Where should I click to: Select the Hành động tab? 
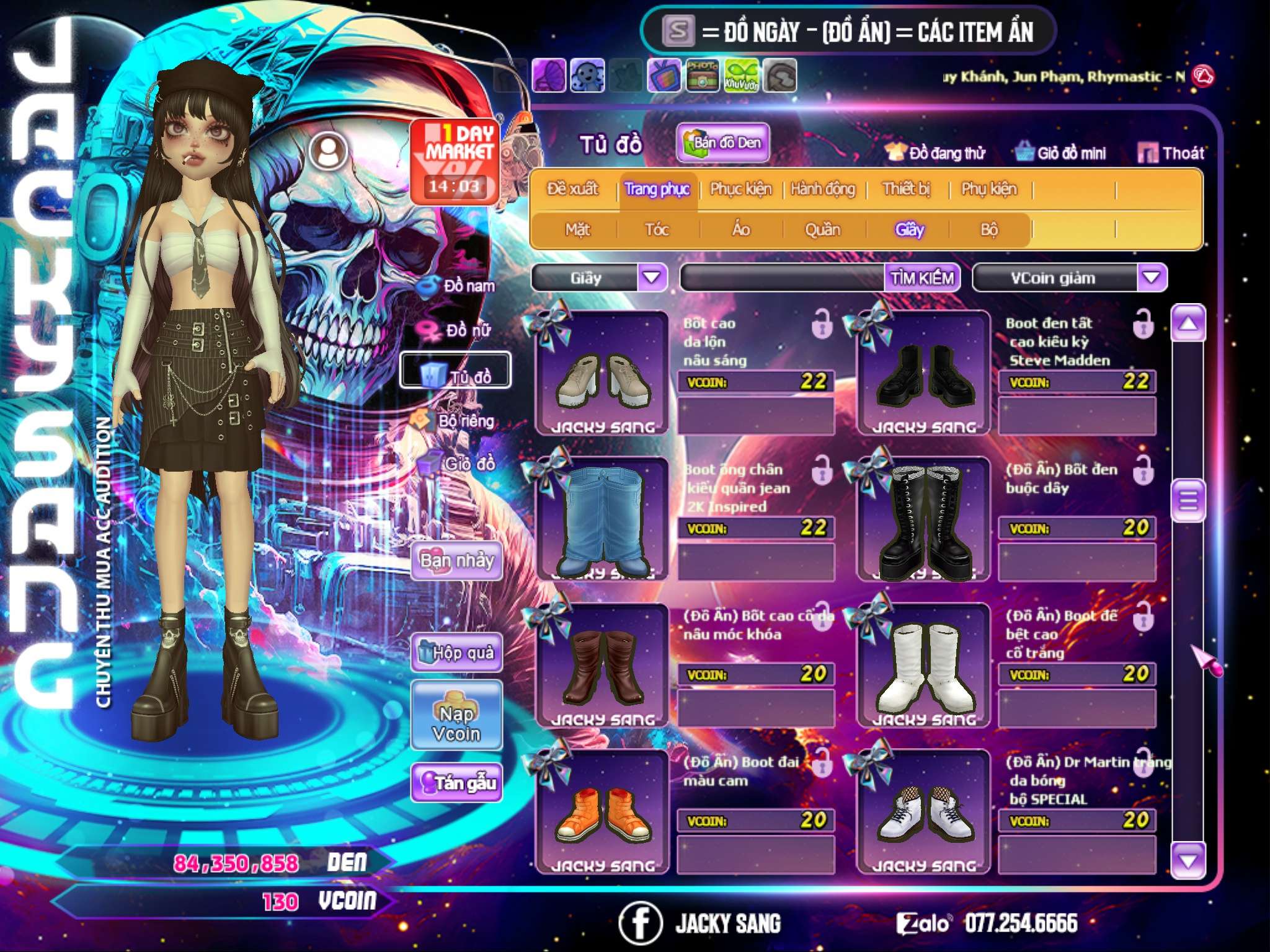pyautogui.click(x=823, y=189)
